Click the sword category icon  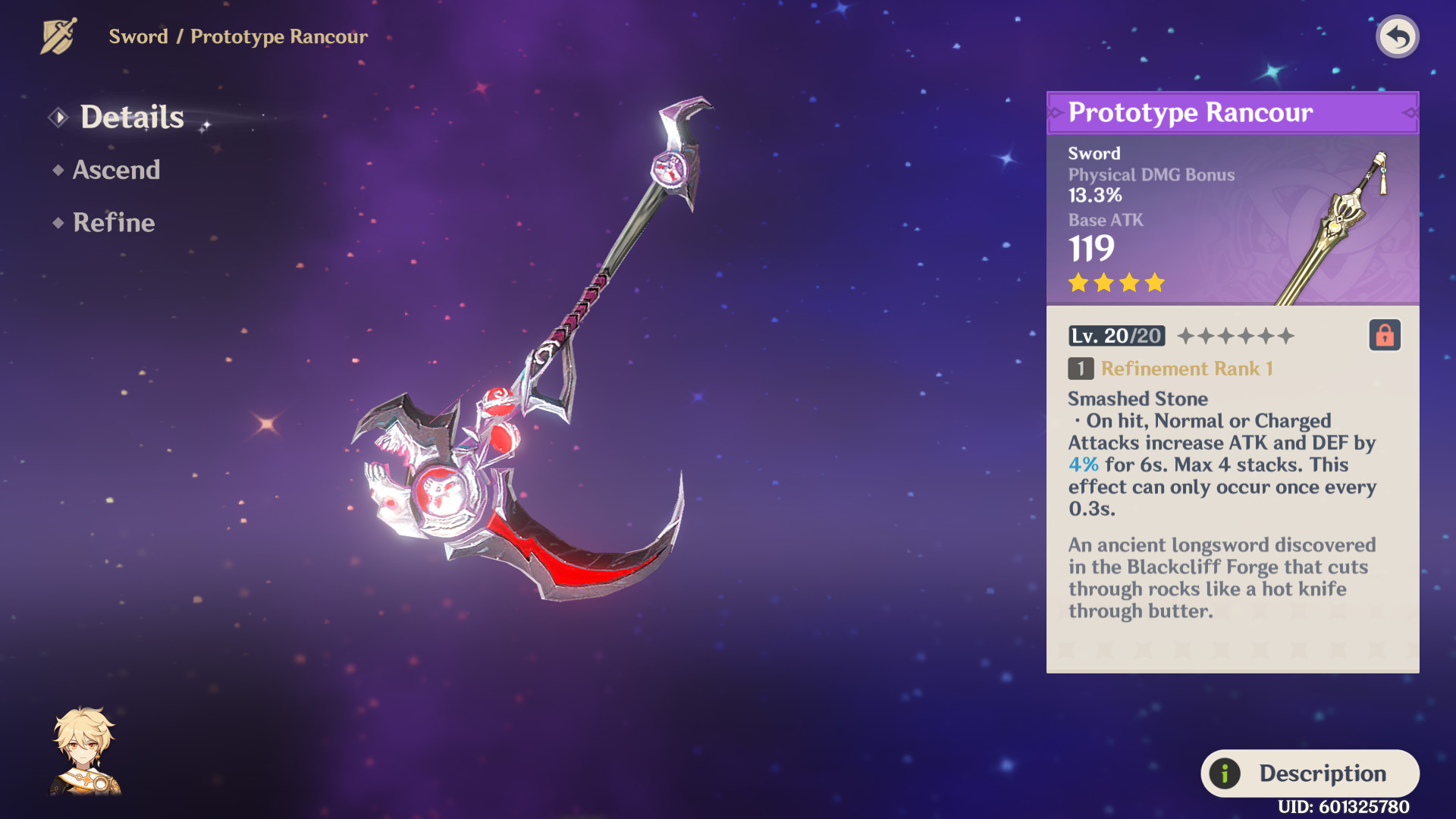coord(59,36)
